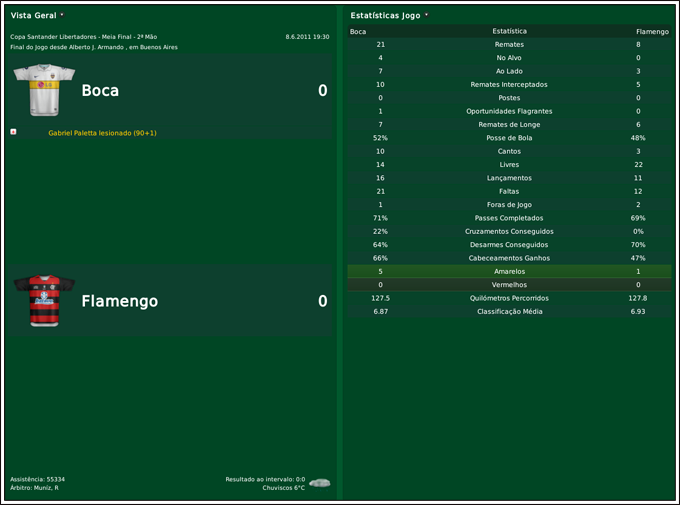Select the Vermelhos statistics row

coord(509,285)
